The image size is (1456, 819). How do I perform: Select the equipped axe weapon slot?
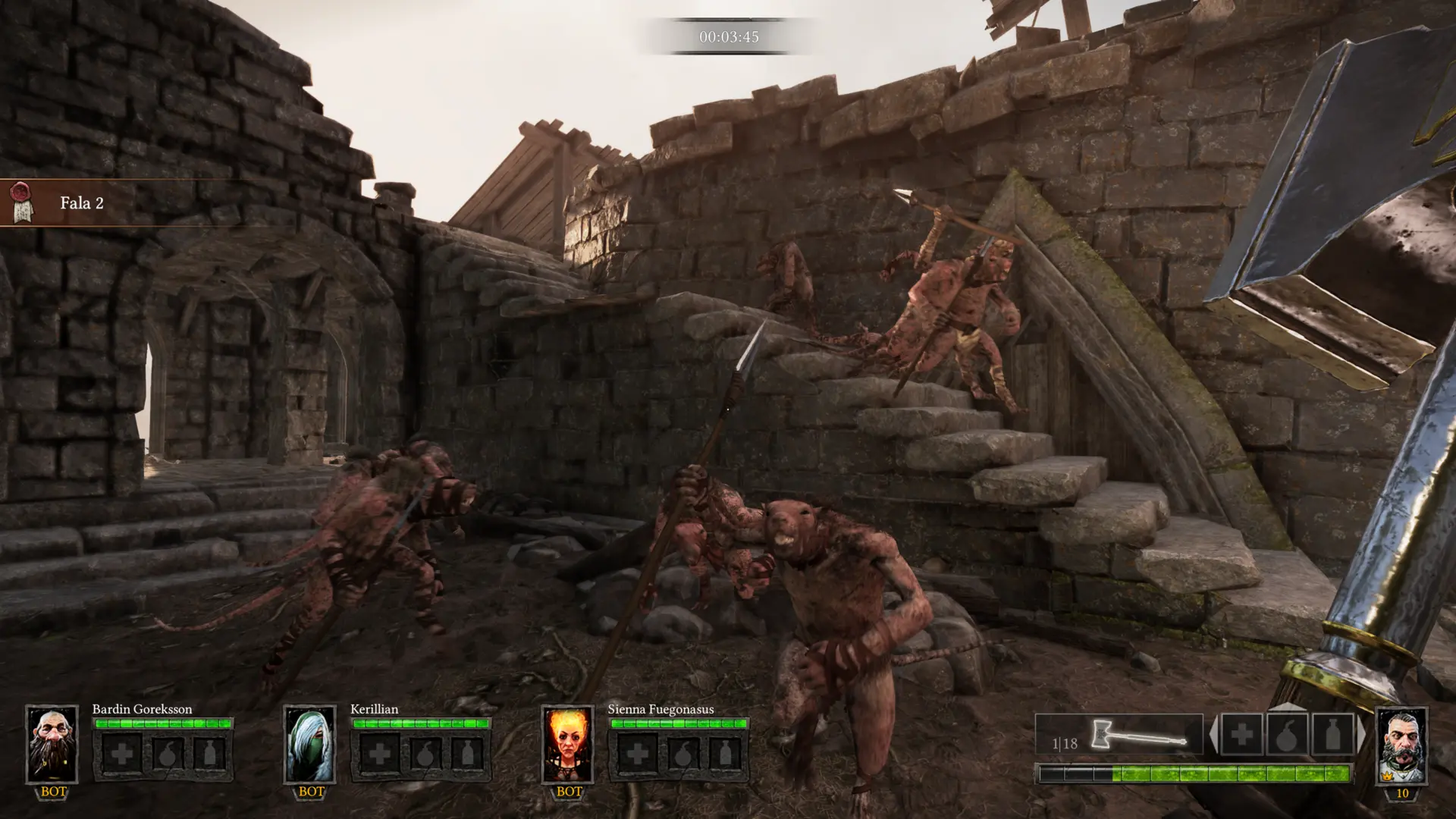click(x=1119, y=734)
